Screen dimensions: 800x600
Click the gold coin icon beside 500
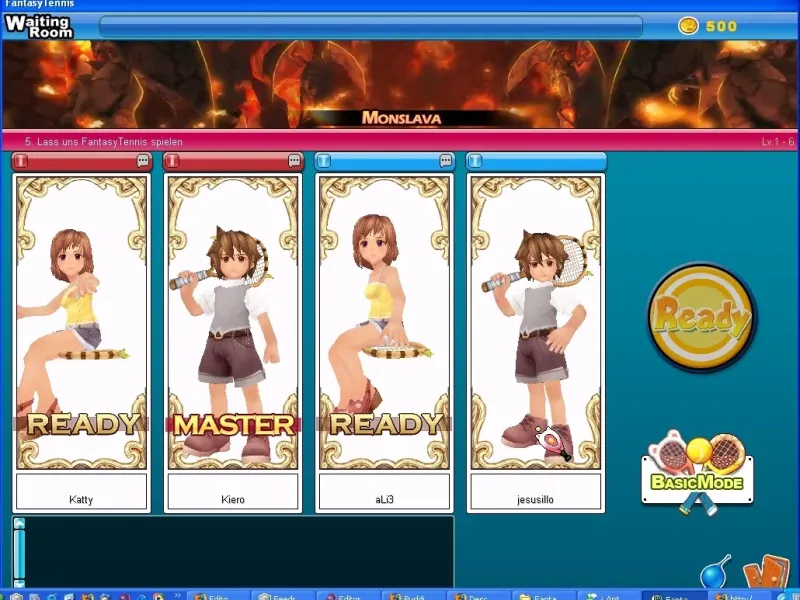[688, 26]
